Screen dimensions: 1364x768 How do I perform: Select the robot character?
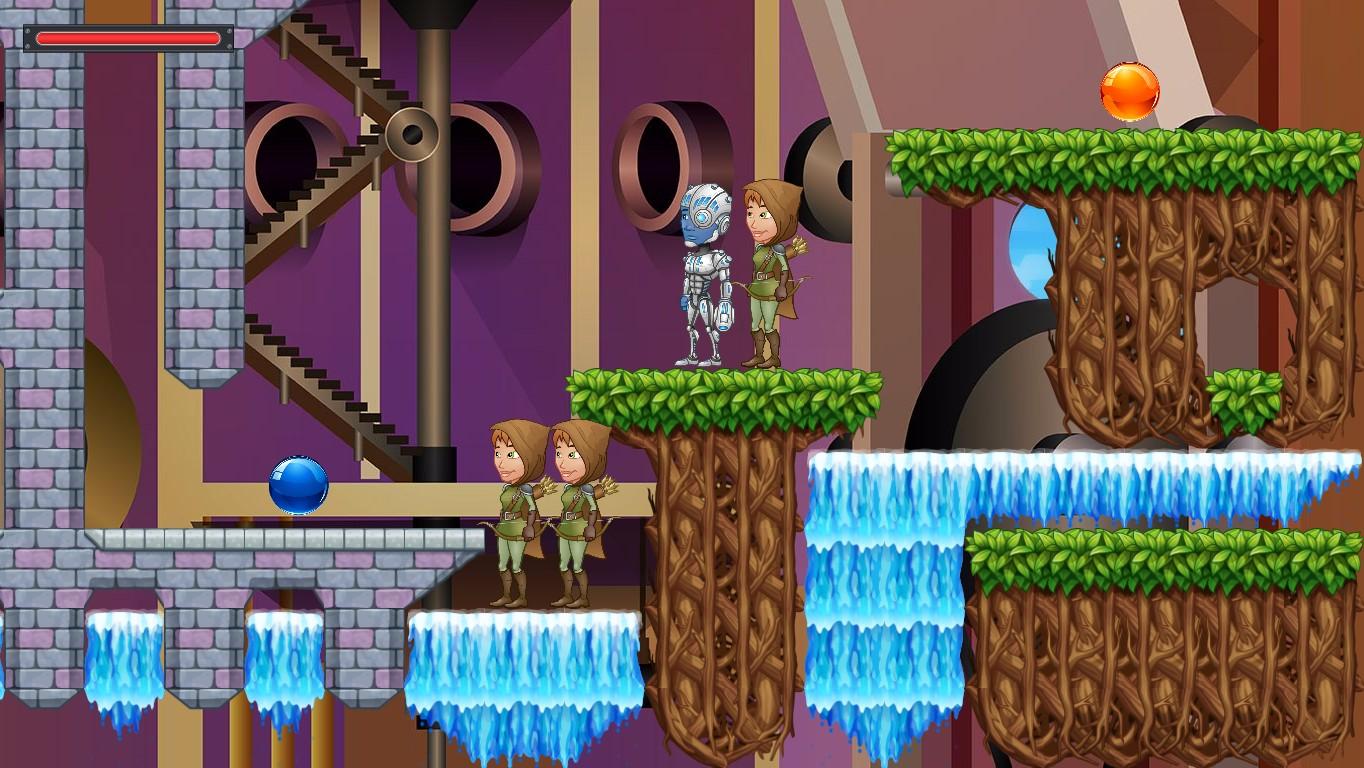707,270
